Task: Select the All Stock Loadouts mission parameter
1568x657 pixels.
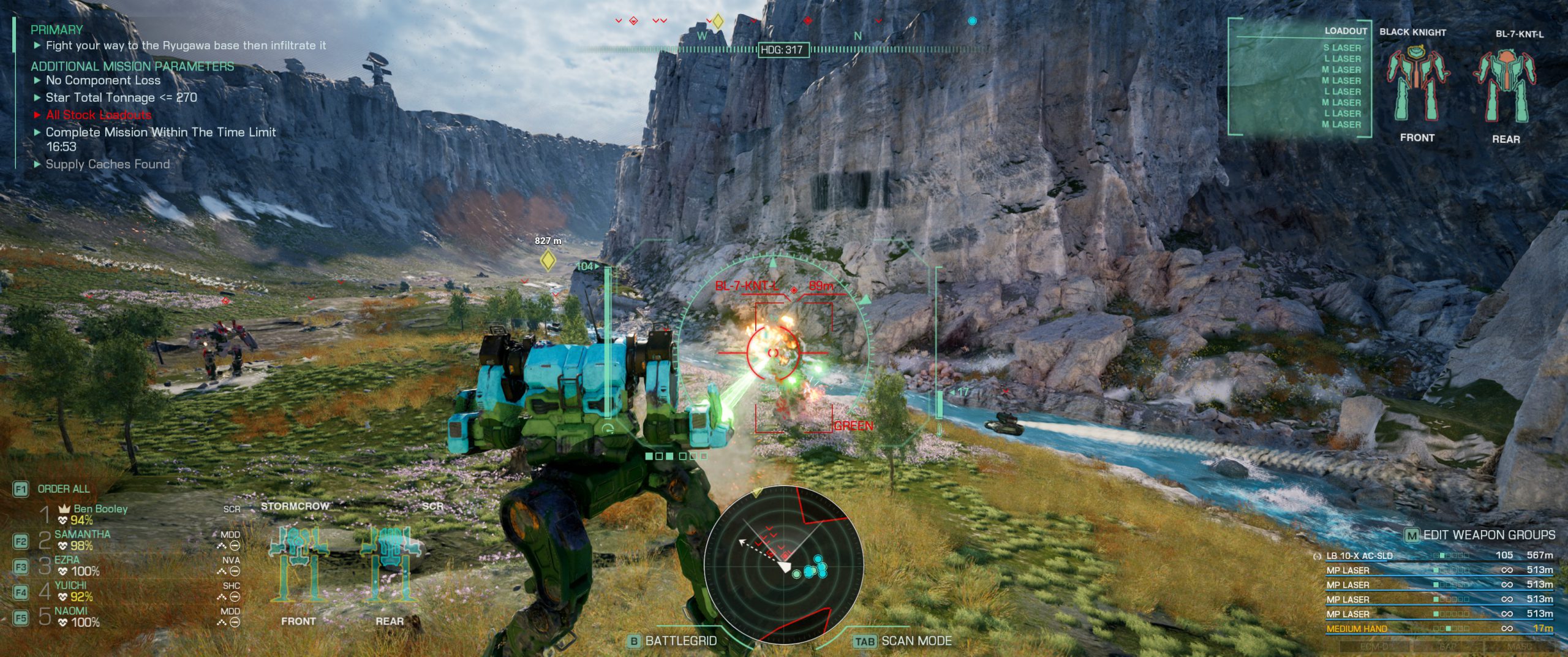Action: [x=98, y=115]
